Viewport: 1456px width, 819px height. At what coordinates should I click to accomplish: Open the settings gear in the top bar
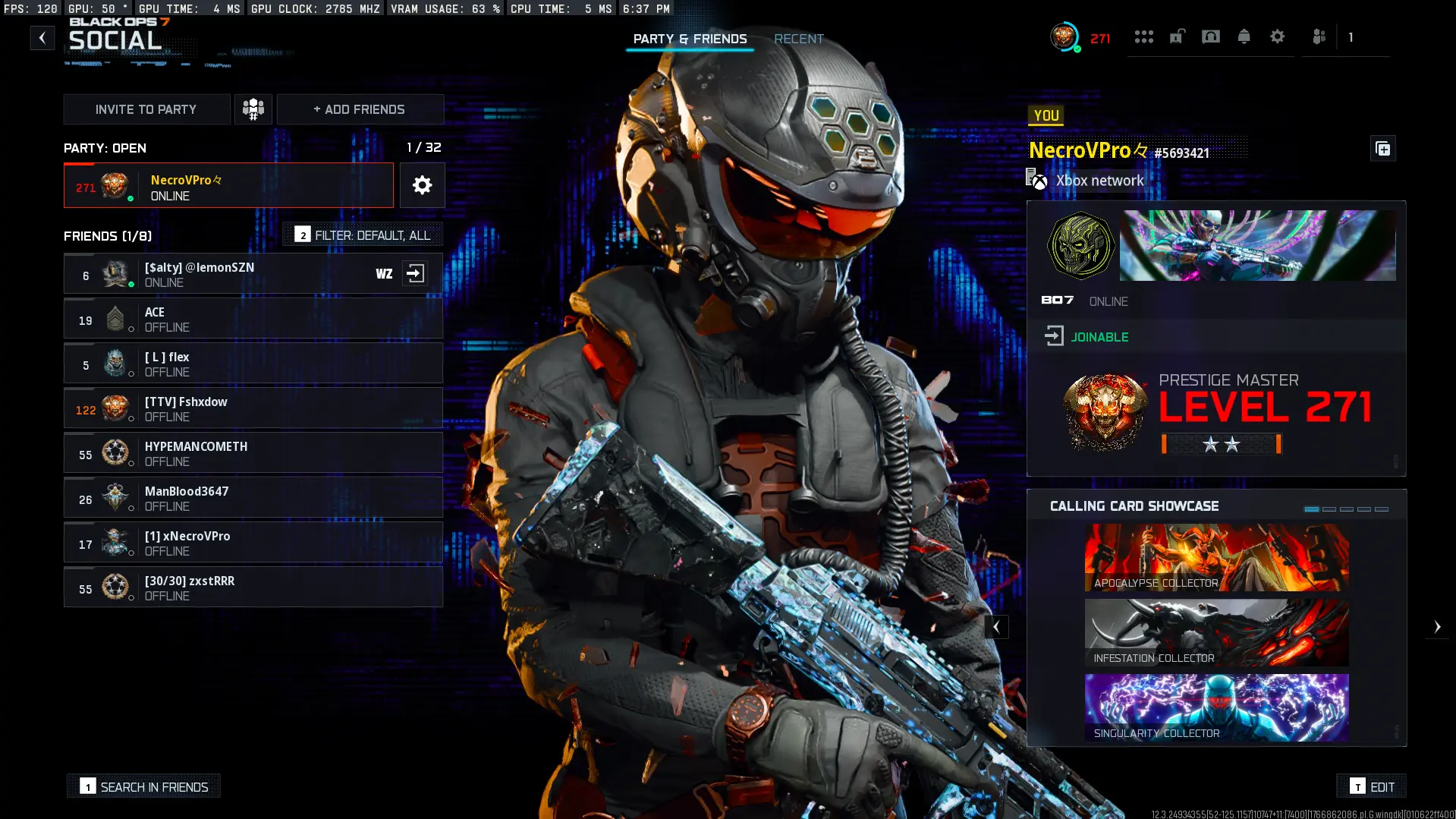[x=1278, y=36]
